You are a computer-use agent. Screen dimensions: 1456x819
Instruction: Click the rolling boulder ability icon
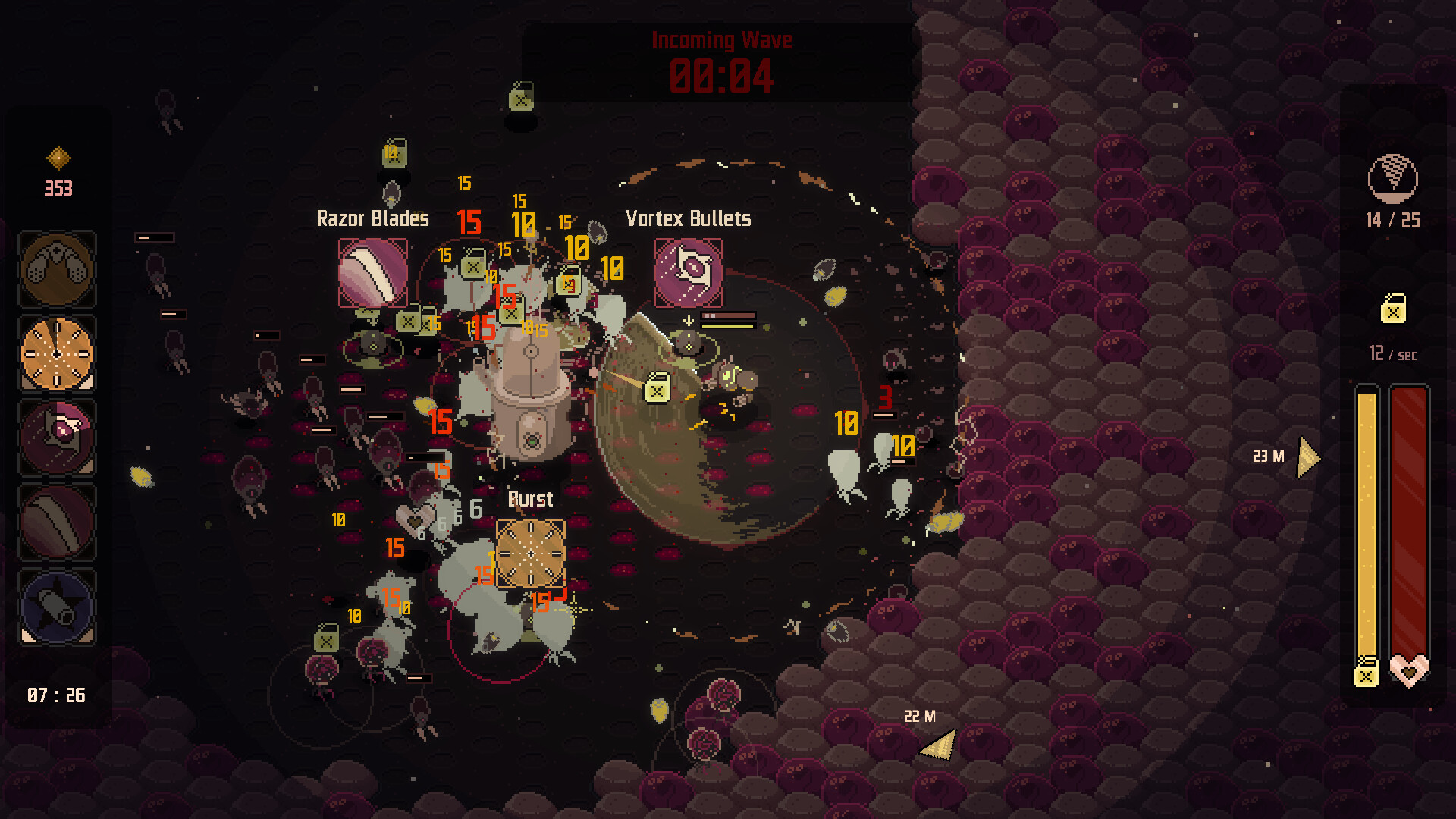(57, 522)
